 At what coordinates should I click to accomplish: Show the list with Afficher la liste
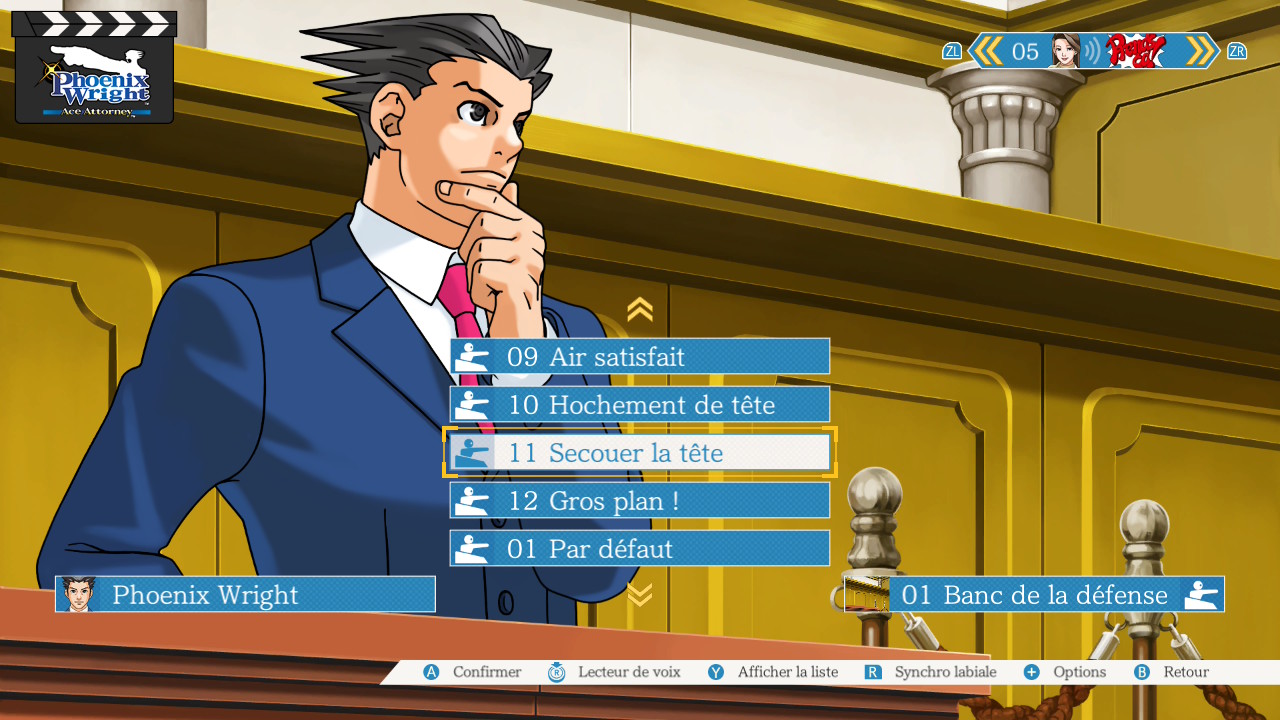click(x=774, y=672)
